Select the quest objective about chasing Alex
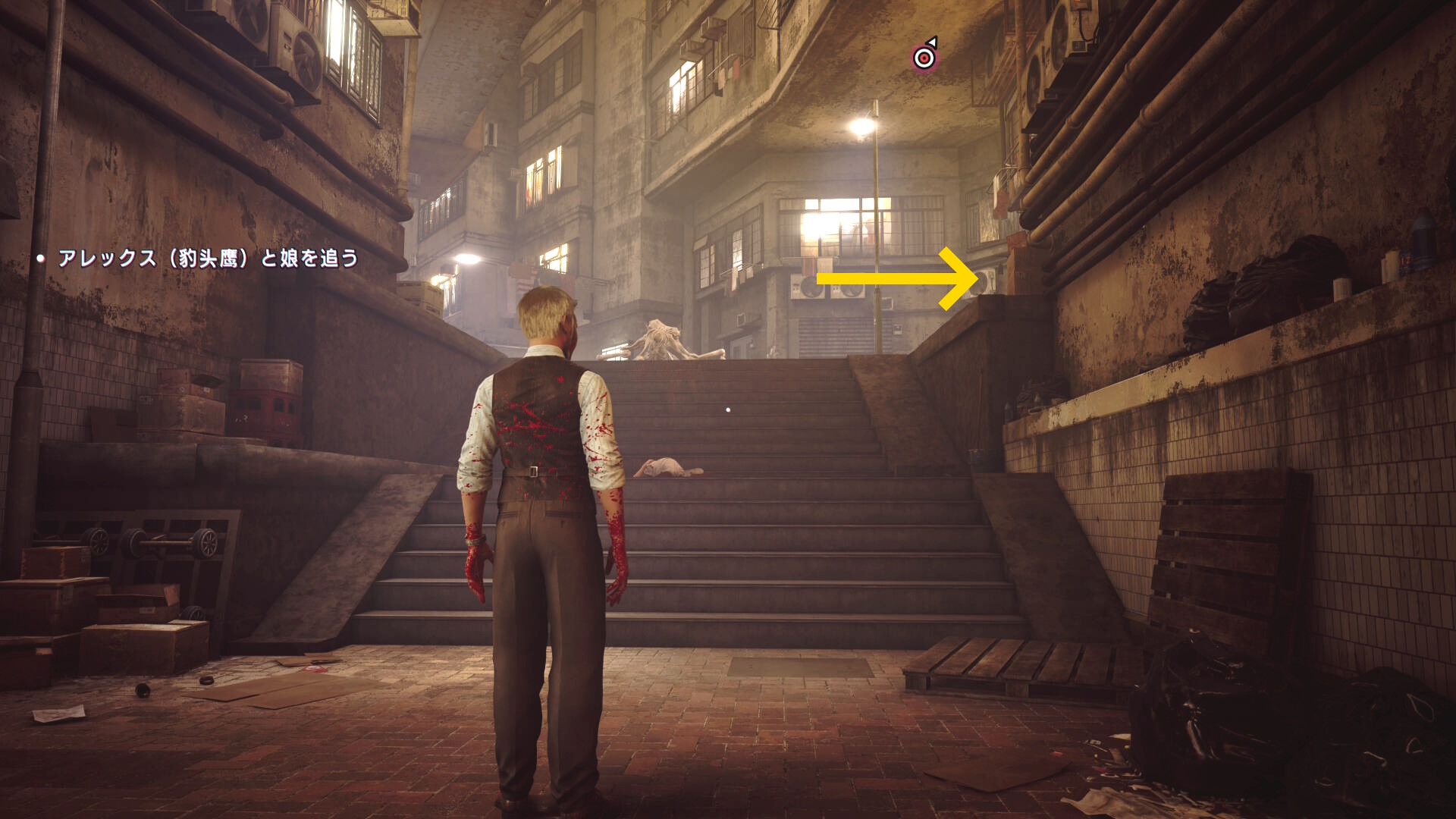This screenshot has width=1456, height=819. (208, 259)
